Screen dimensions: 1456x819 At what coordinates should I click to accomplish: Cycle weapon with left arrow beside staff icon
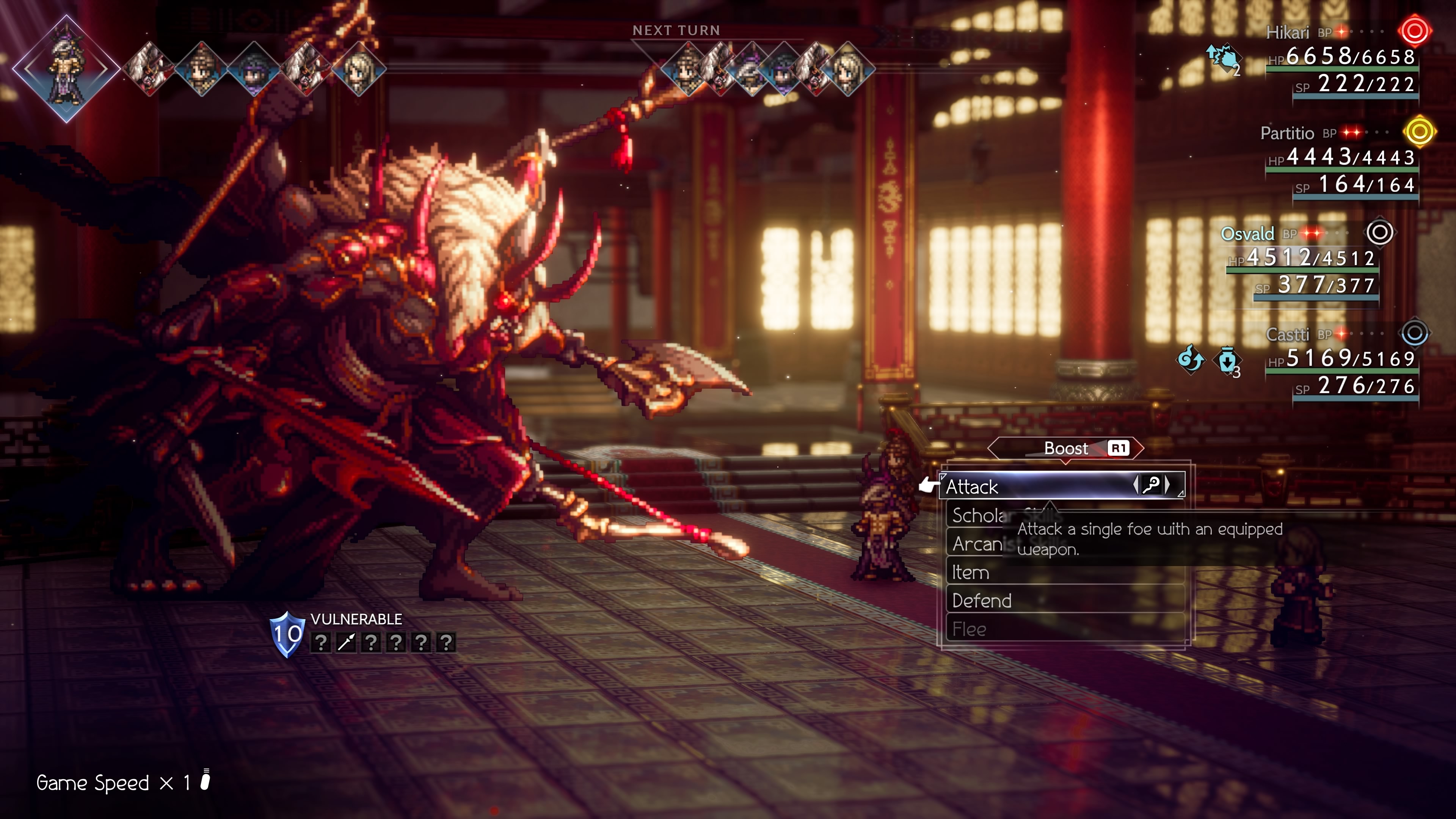click(x=1136, y=485)
